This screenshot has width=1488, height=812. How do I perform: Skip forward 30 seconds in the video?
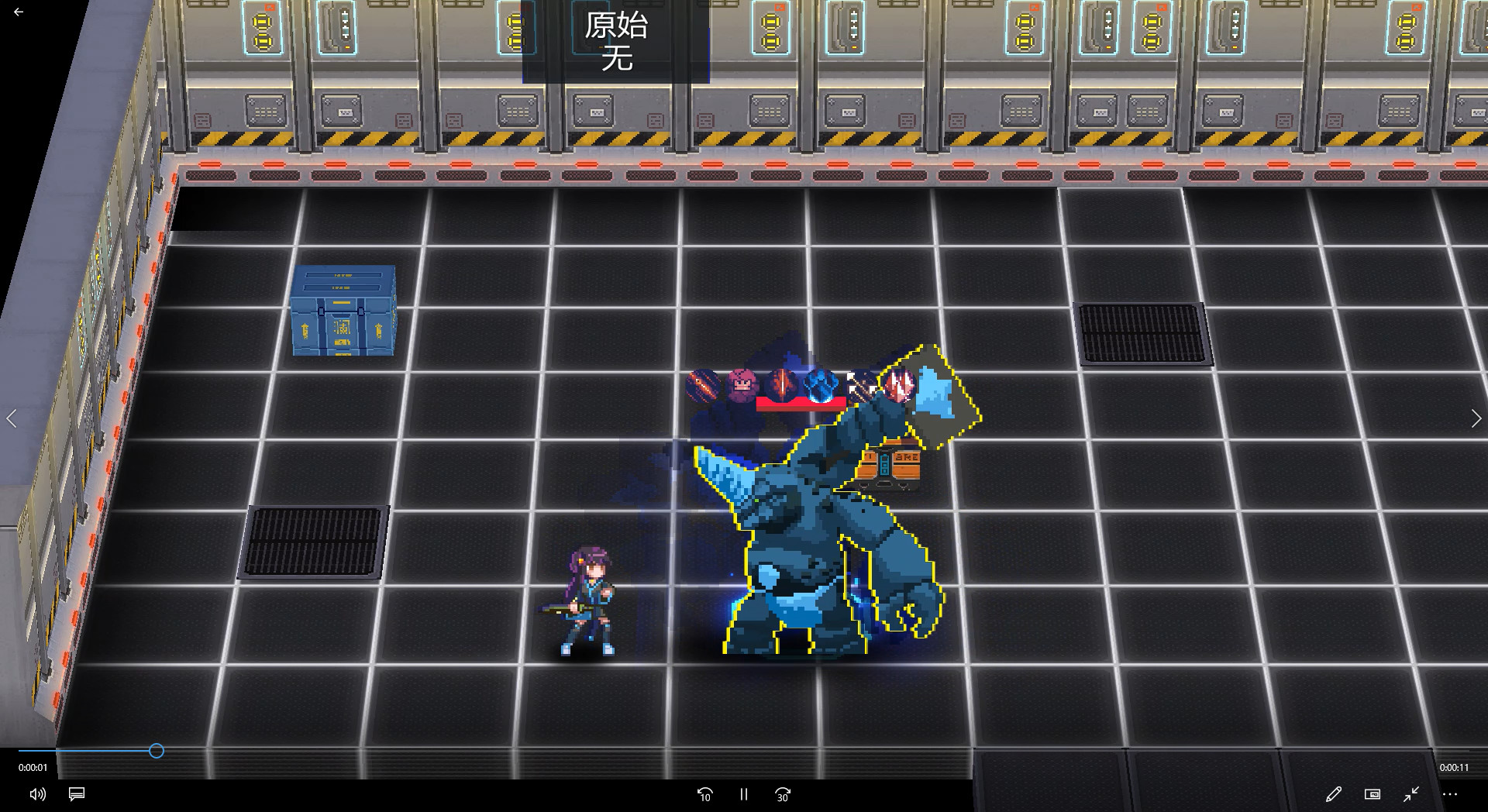783,794
